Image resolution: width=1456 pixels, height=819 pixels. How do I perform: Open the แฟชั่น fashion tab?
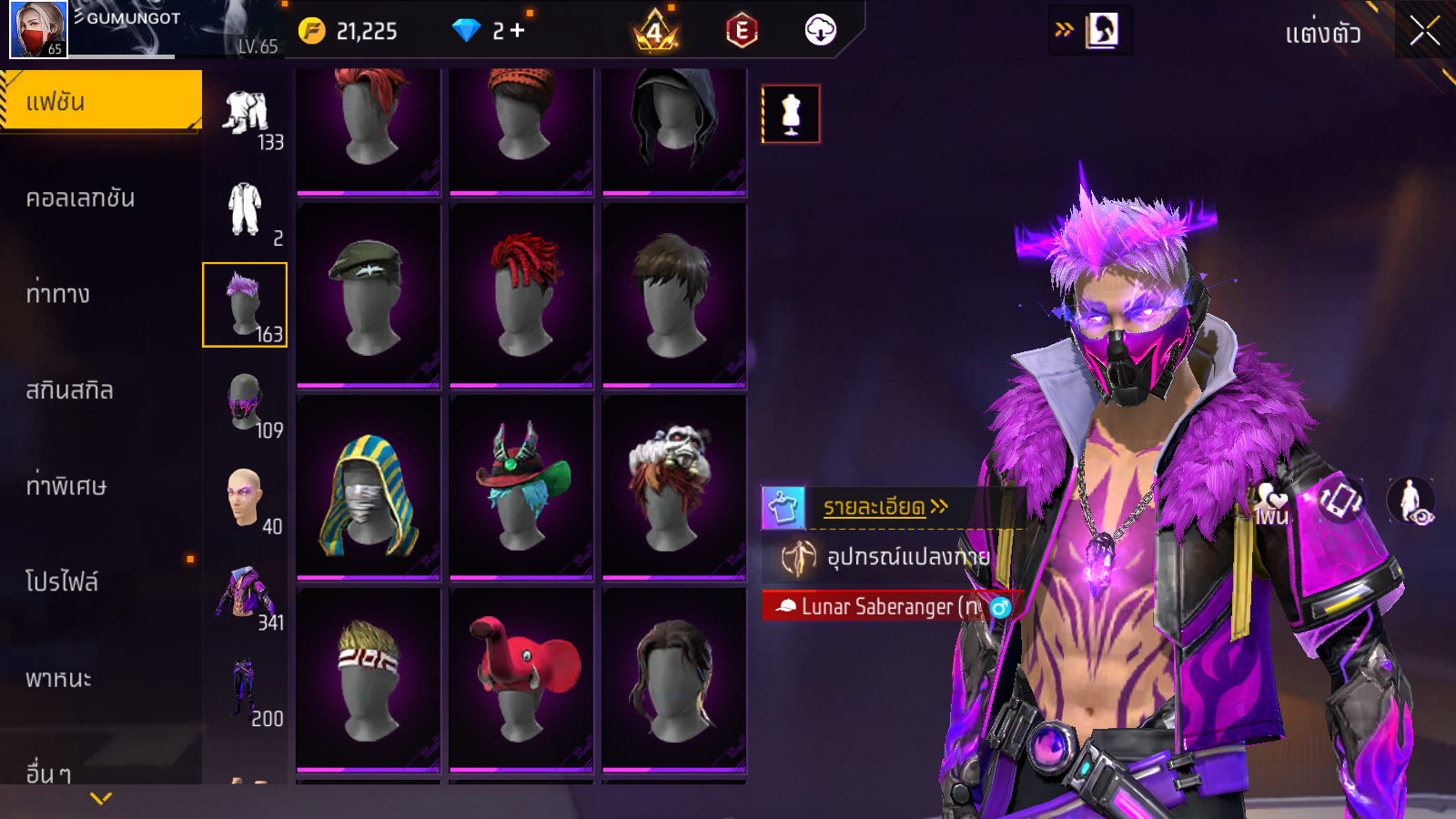100,101
